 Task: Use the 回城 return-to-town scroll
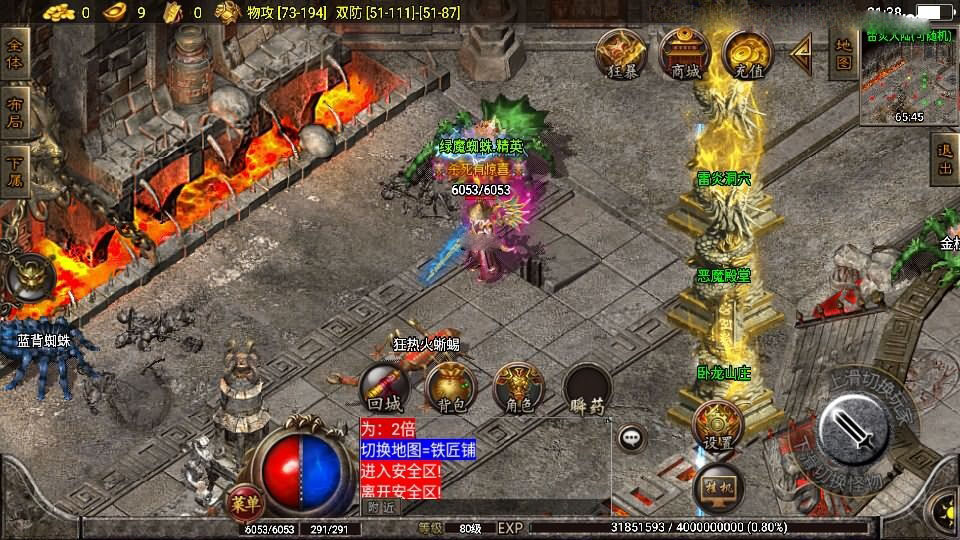[385, 388]
